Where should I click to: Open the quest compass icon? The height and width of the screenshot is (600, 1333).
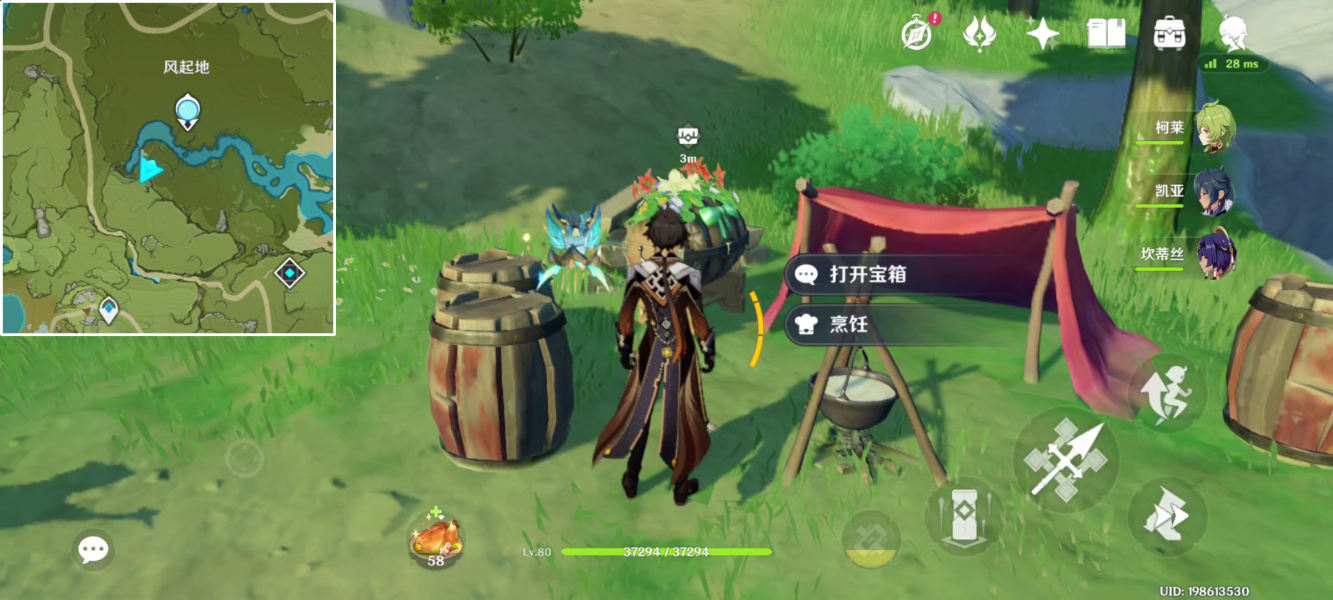(916, 34)
